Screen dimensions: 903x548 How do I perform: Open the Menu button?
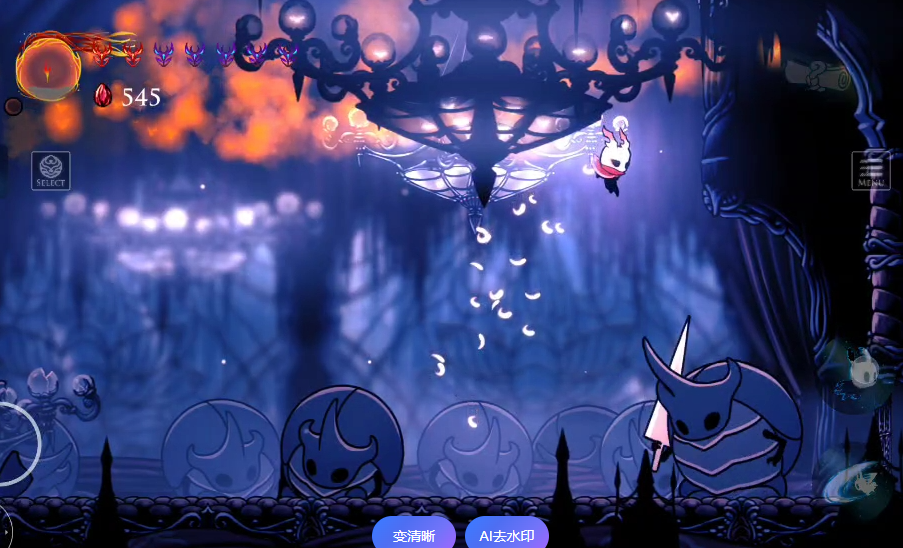[x=871, y=170]
